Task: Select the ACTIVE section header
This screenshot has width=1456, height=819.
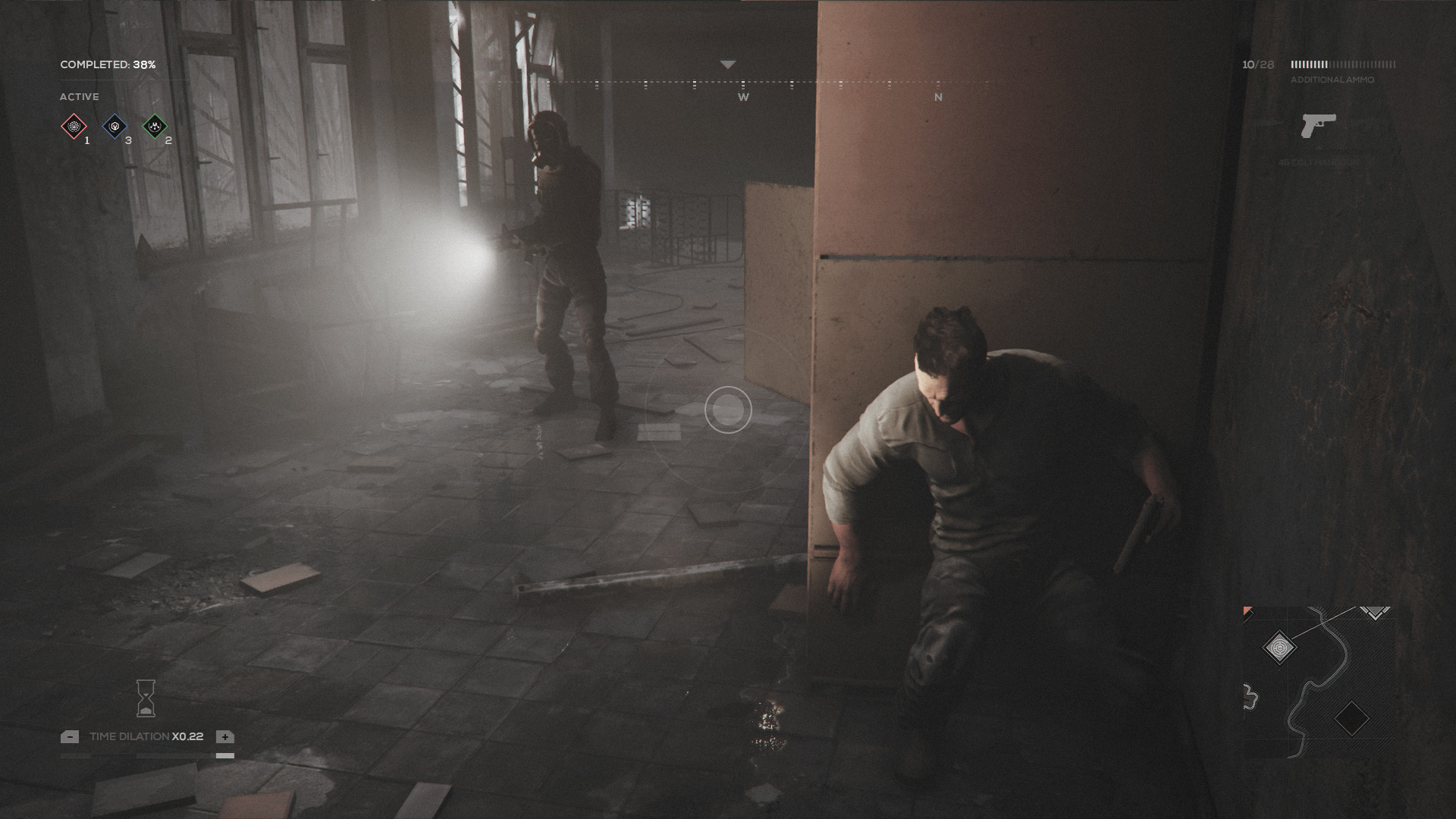Action: point(79,96)
